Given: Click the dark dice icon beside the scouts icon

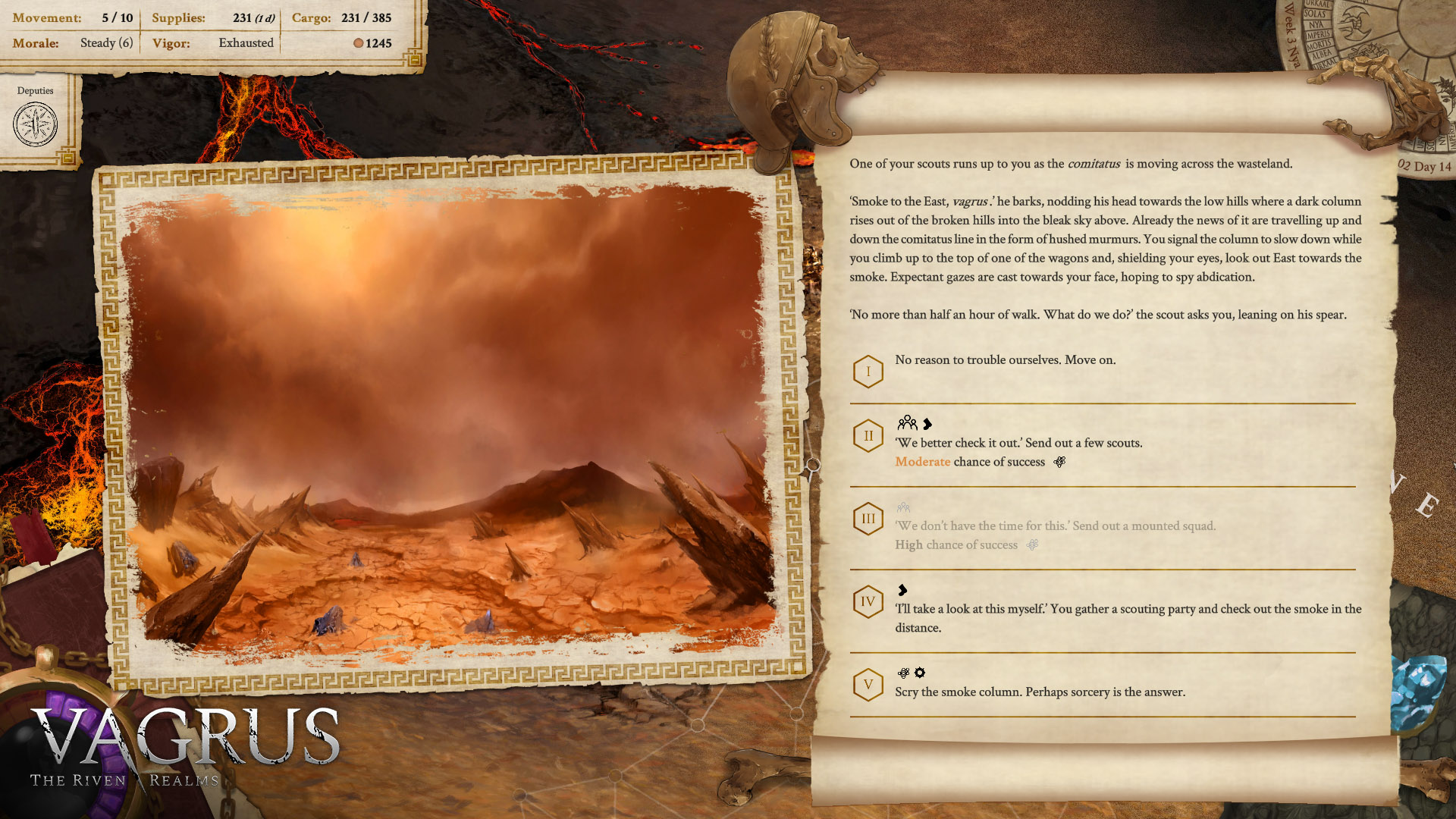Looking at the screenshot, I should (x=928, y=424).
